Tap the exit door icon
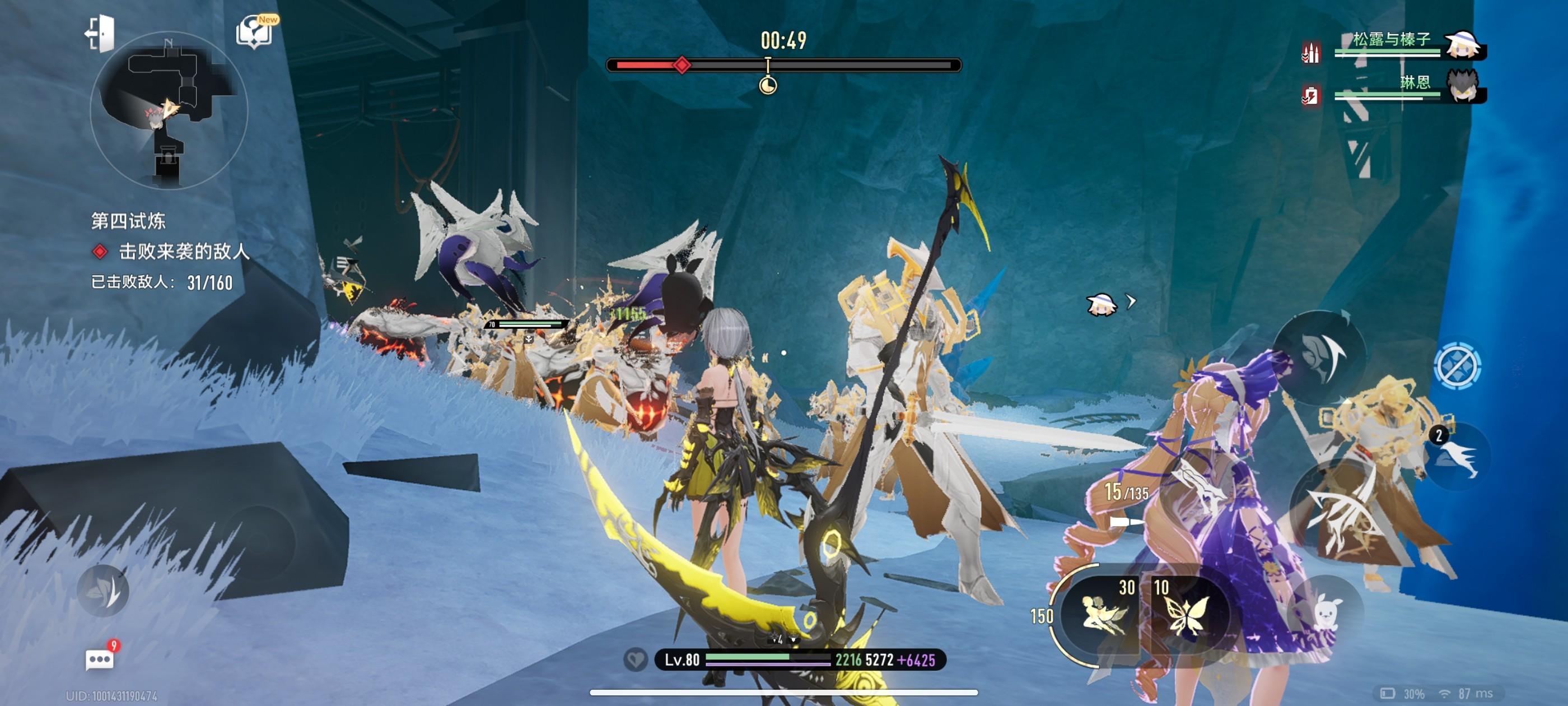Screen dimensions: 1568x706 click(x=100, y=32)
